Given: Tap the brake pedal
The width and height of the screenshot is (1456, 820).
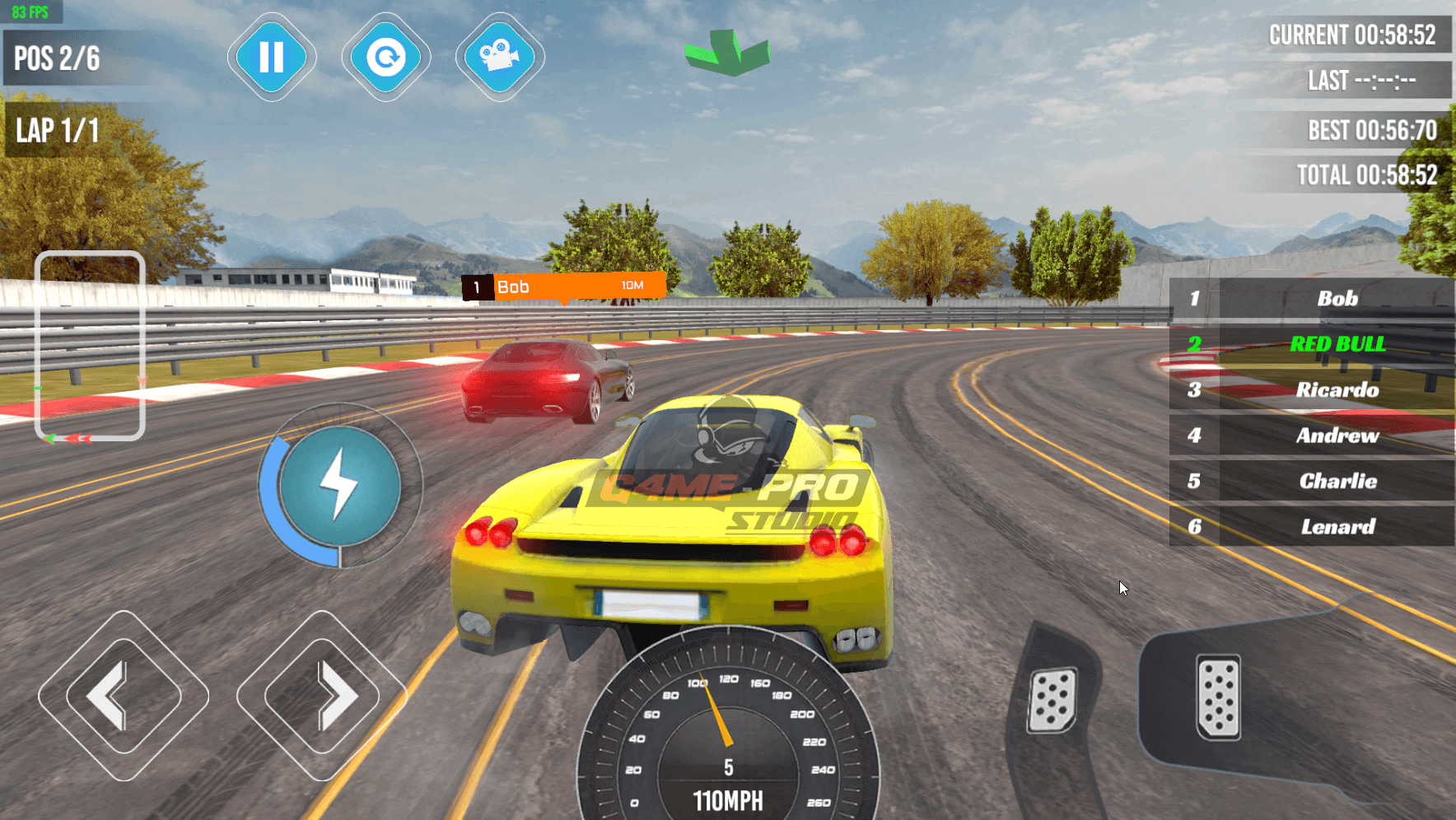Looking at the screenshot, I should 1052,700.
